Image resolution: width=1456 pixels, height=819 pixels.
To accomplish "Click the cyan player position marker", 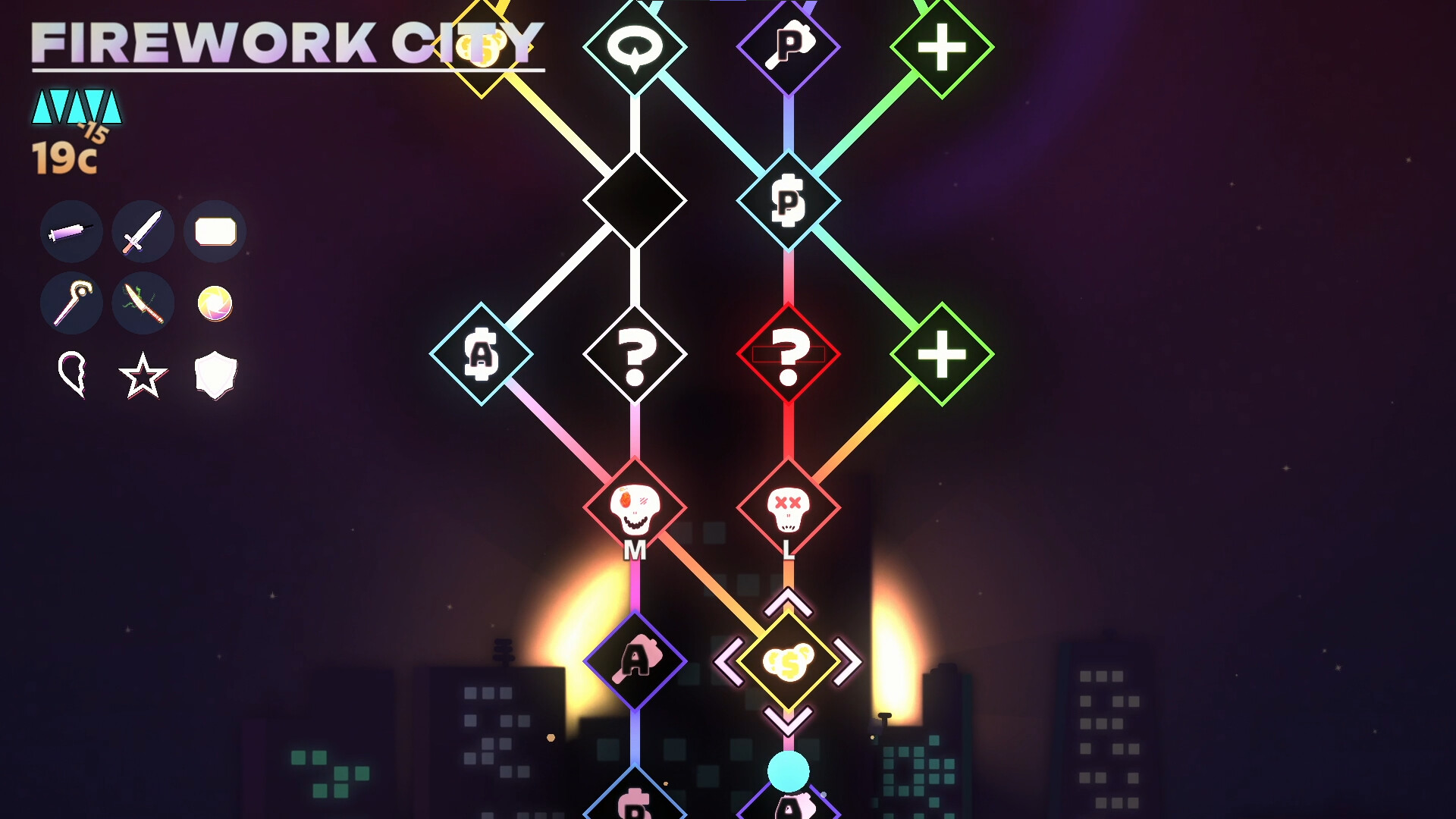I will point(789,770).
